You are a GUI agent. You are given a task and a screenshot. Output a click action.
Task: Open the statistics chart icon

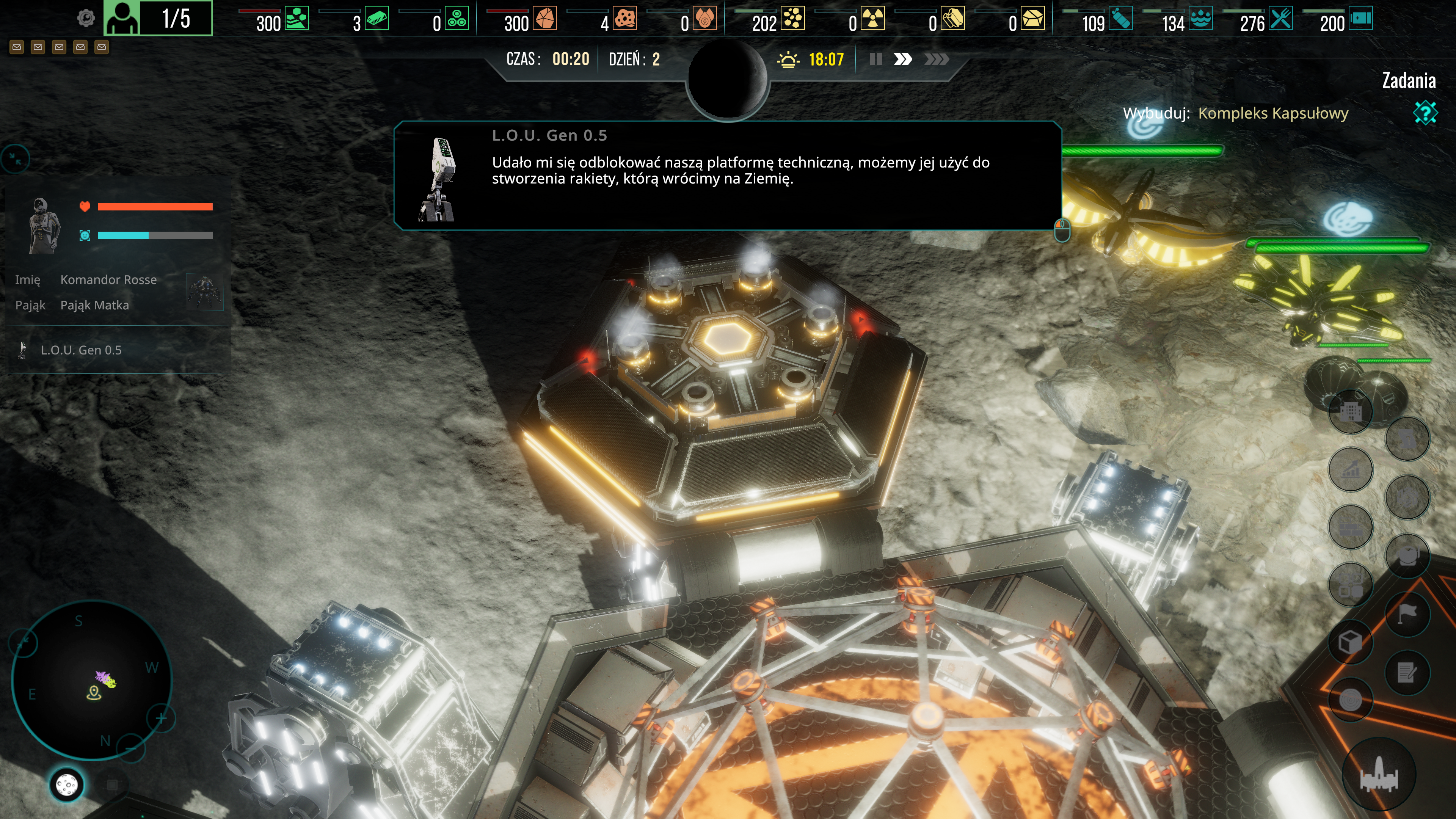coord(1351,469)
